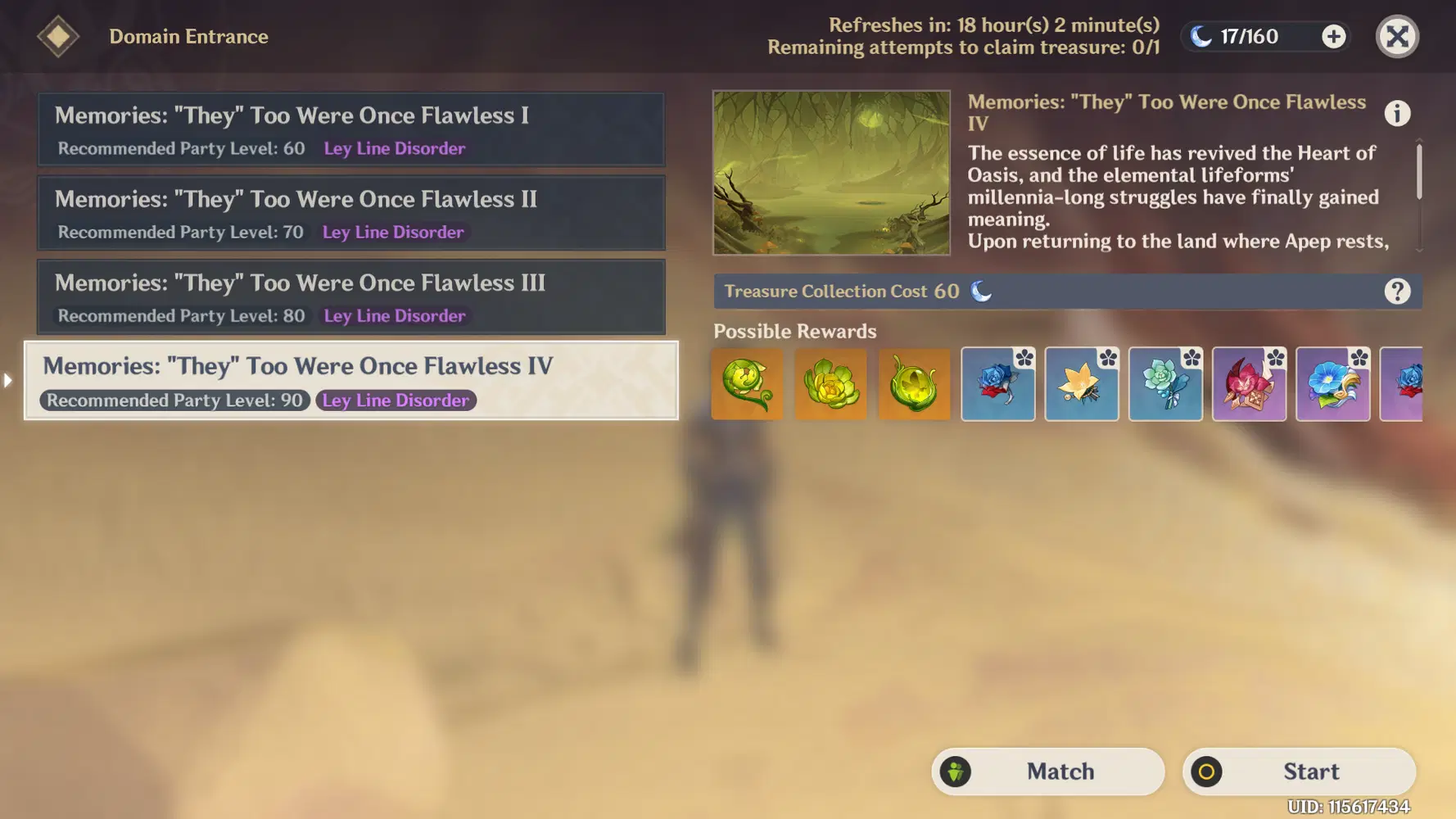Select Memories: They Too Were Once Flawless I
The width and height of the screenshot is (1456, 819).
pos(350,129)
